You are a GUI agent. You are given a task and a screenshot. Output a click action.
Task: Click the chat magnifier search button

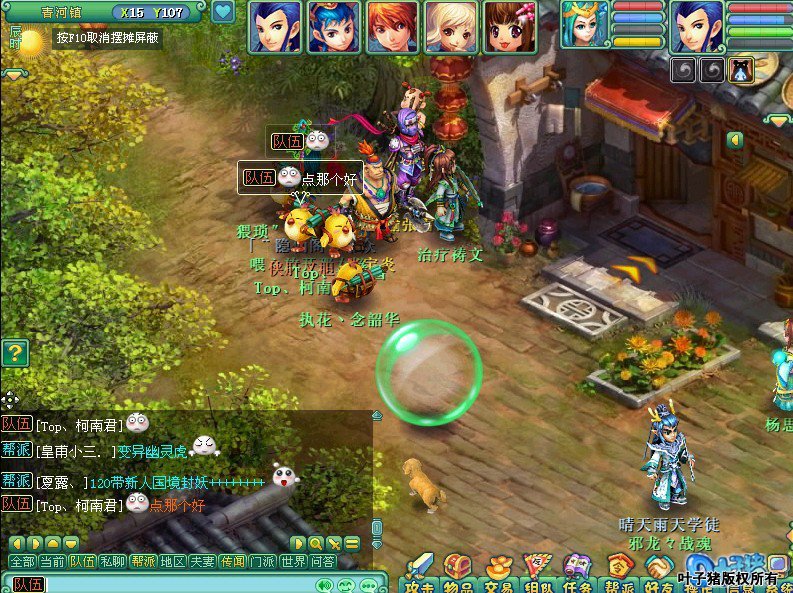point(316,543)
